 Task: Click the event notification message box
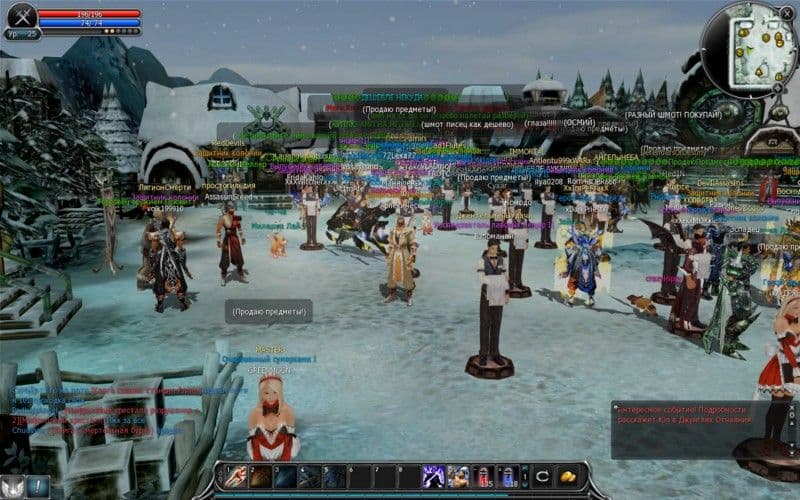(x=690, y=428)
